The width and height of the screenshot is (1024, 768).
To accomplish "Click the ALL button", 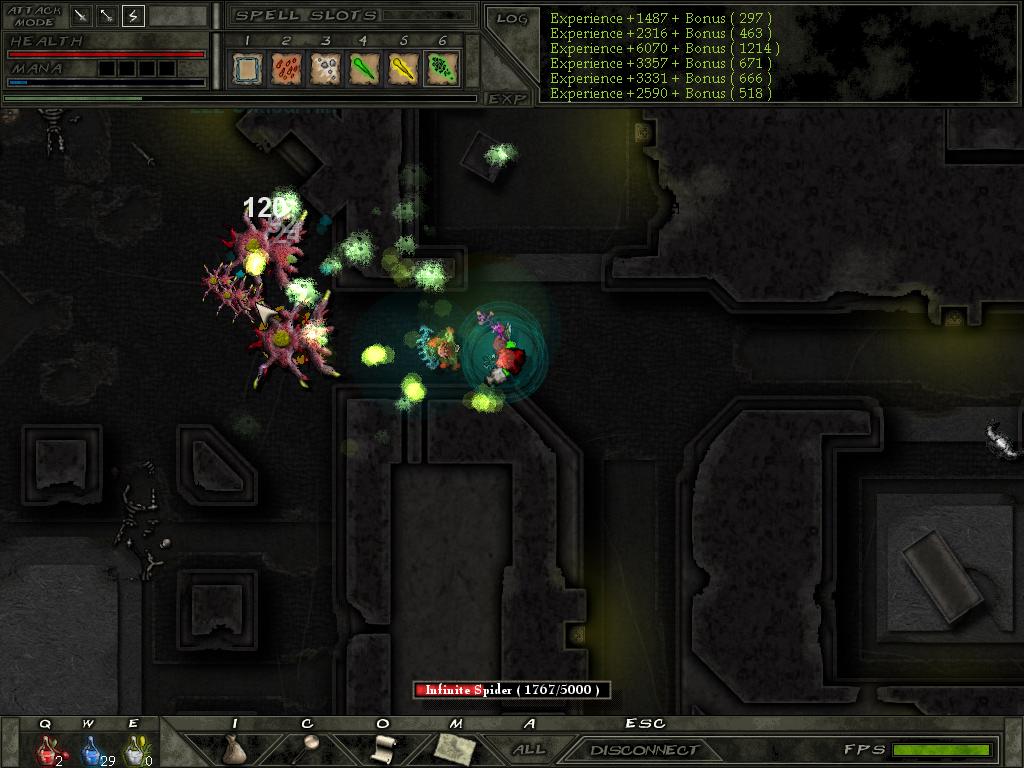I will (529, 749).
